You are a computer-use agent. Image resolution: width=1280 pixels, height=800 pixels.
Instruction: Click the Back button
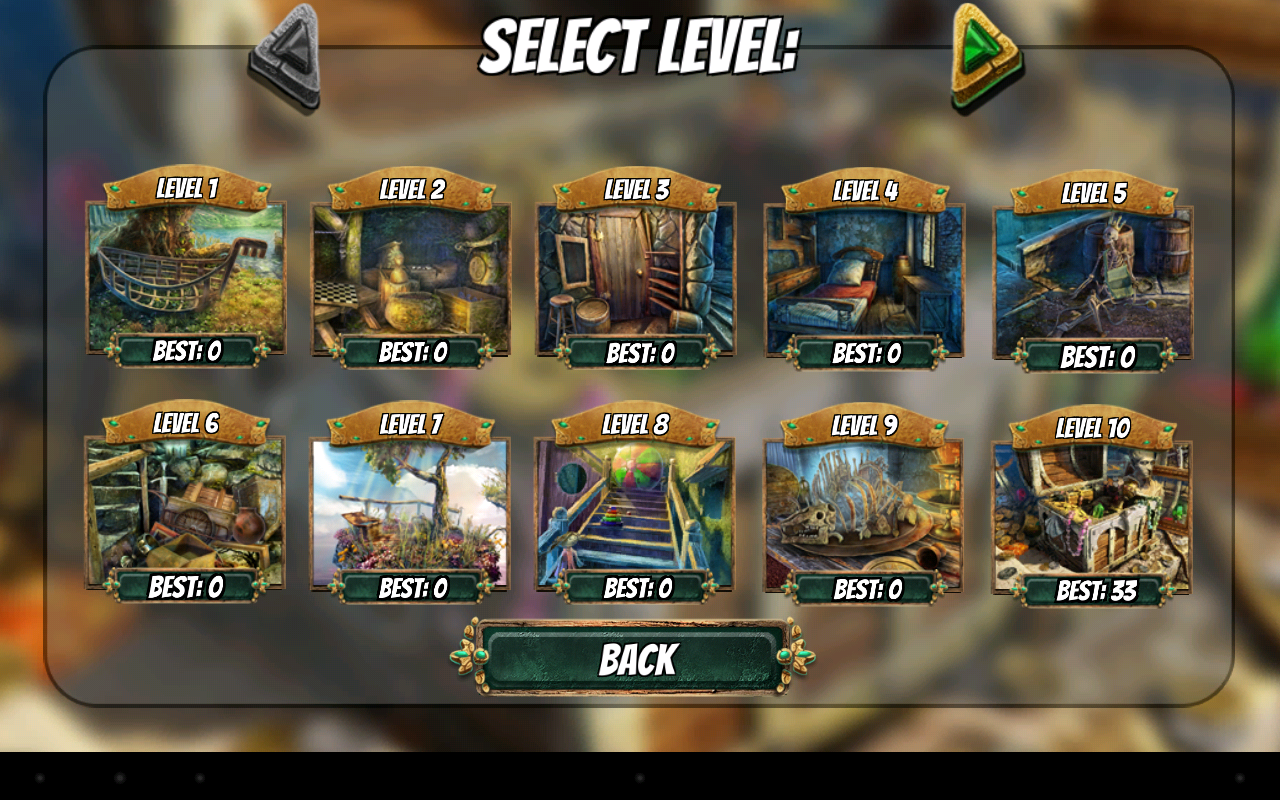636,659
